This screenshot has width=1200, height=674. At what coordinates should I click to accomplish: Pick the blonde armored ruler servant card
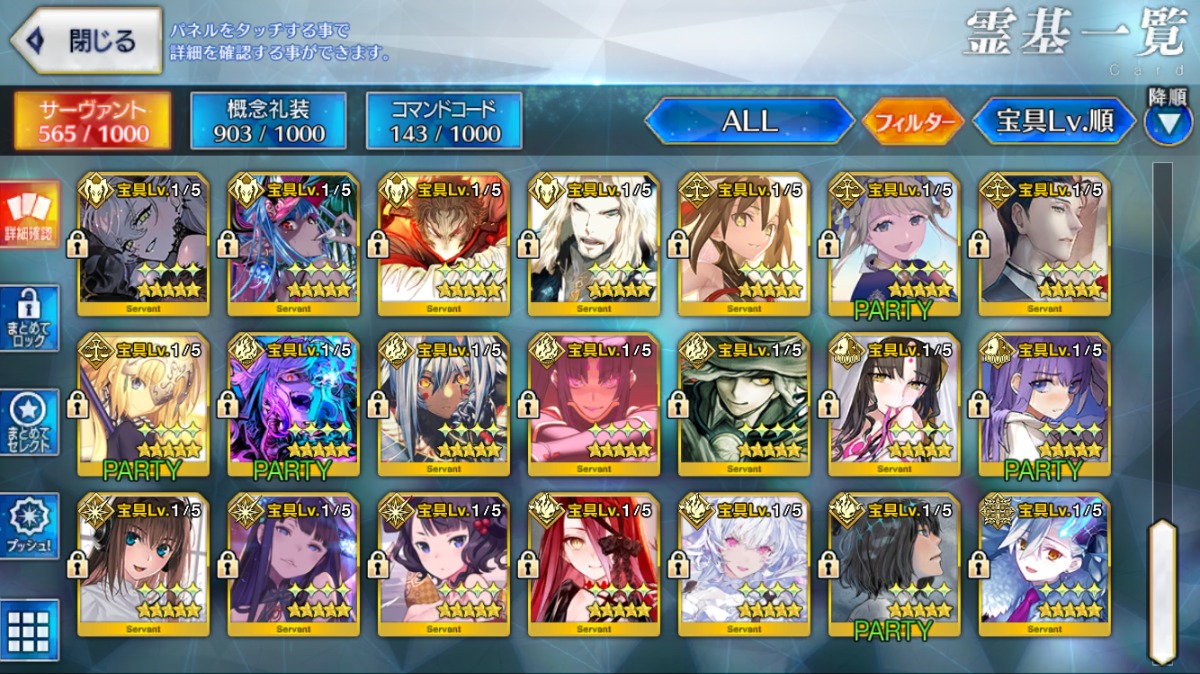pos(144,405)
